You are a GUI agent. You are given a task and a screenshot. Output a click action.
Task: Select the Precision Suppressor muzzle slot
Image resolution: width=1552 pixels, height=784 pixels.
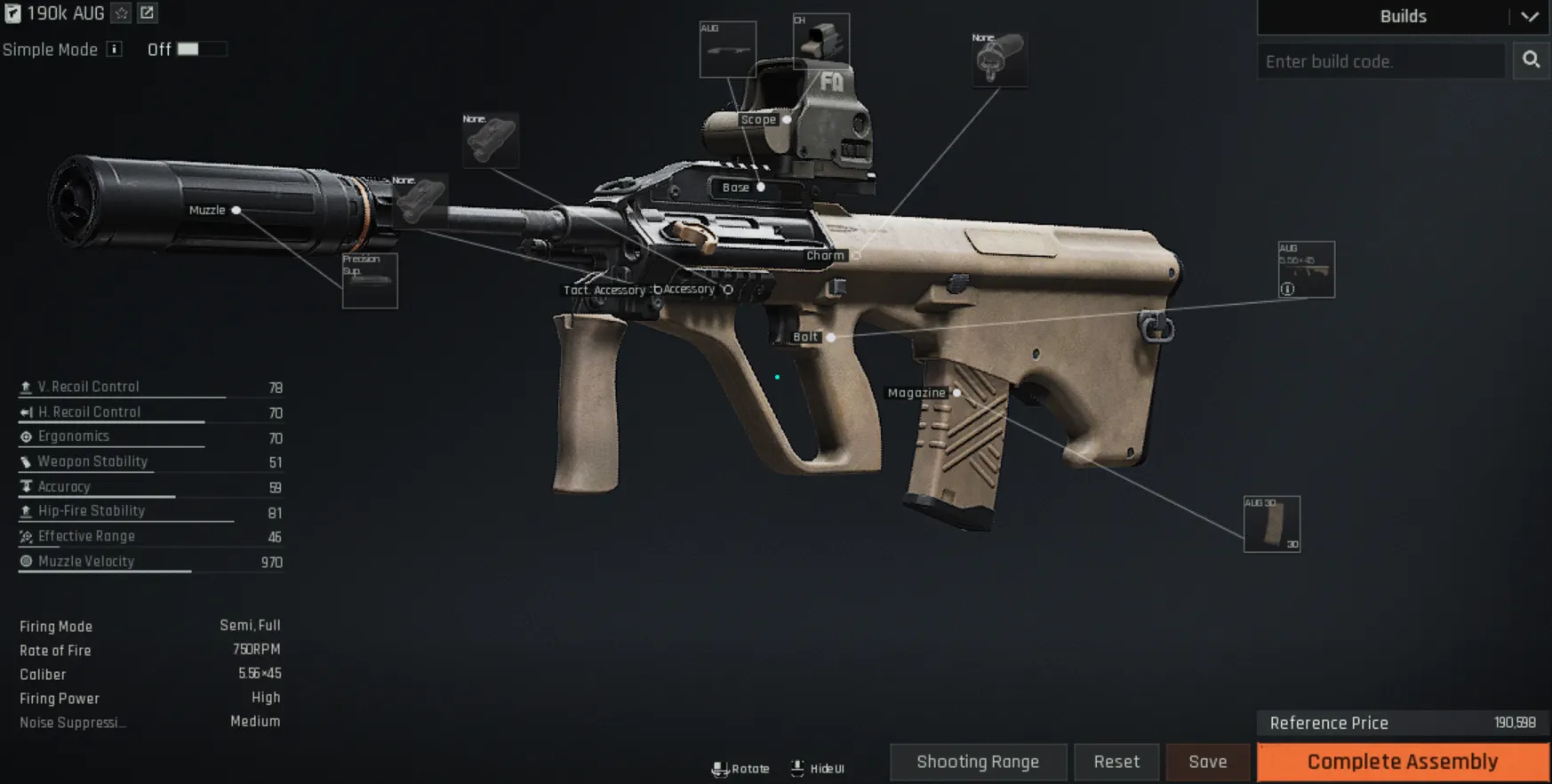370,281
